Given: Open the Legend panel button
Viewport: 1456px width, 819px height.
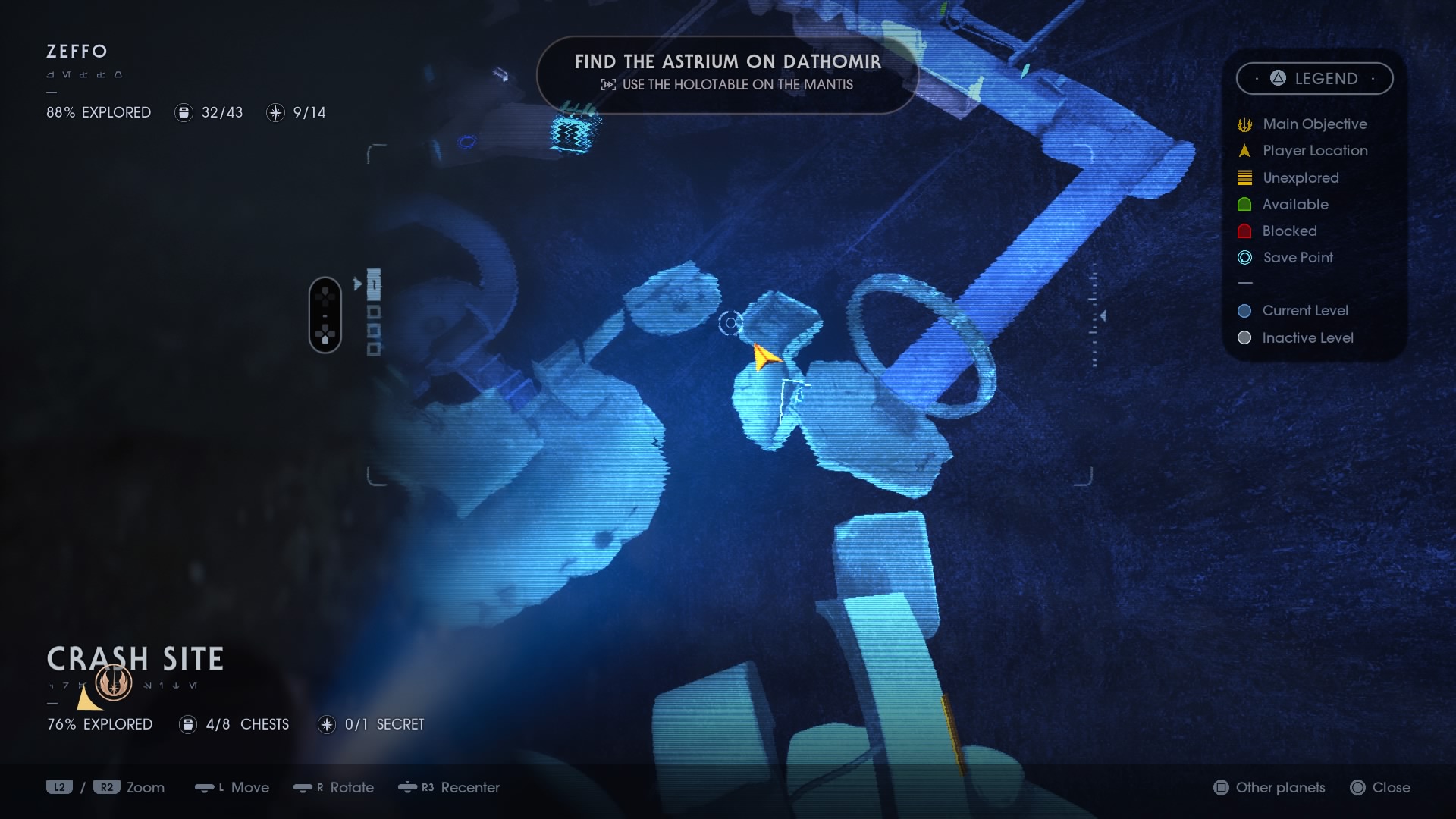Looking at the screenshot, I should coord(1314,79).
